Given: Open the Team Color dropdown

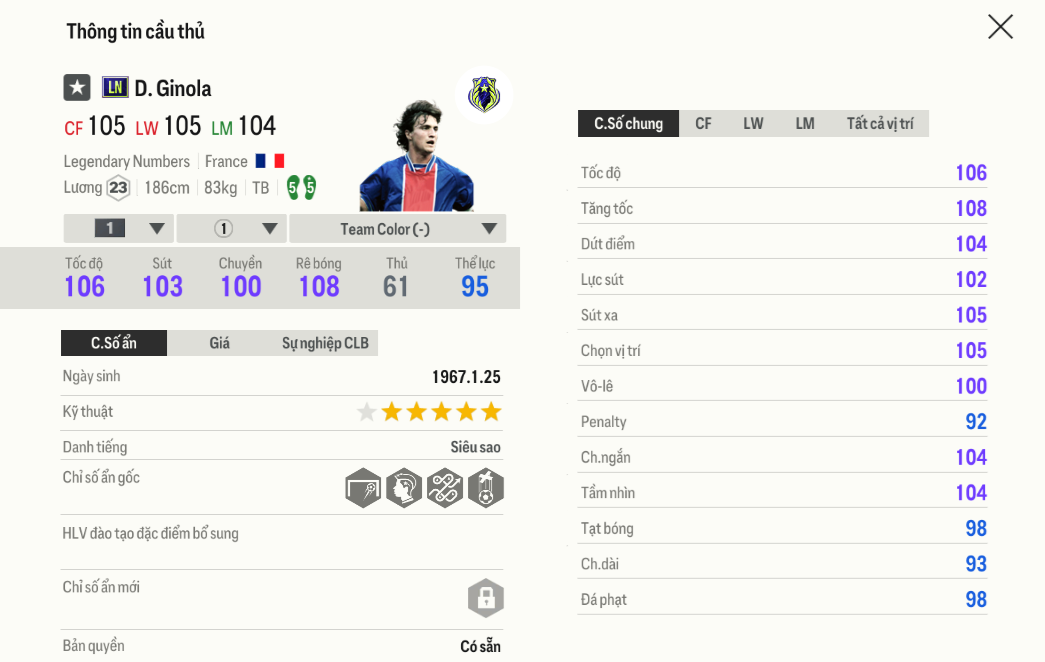Looking at the screenshot, I should 398,229.
